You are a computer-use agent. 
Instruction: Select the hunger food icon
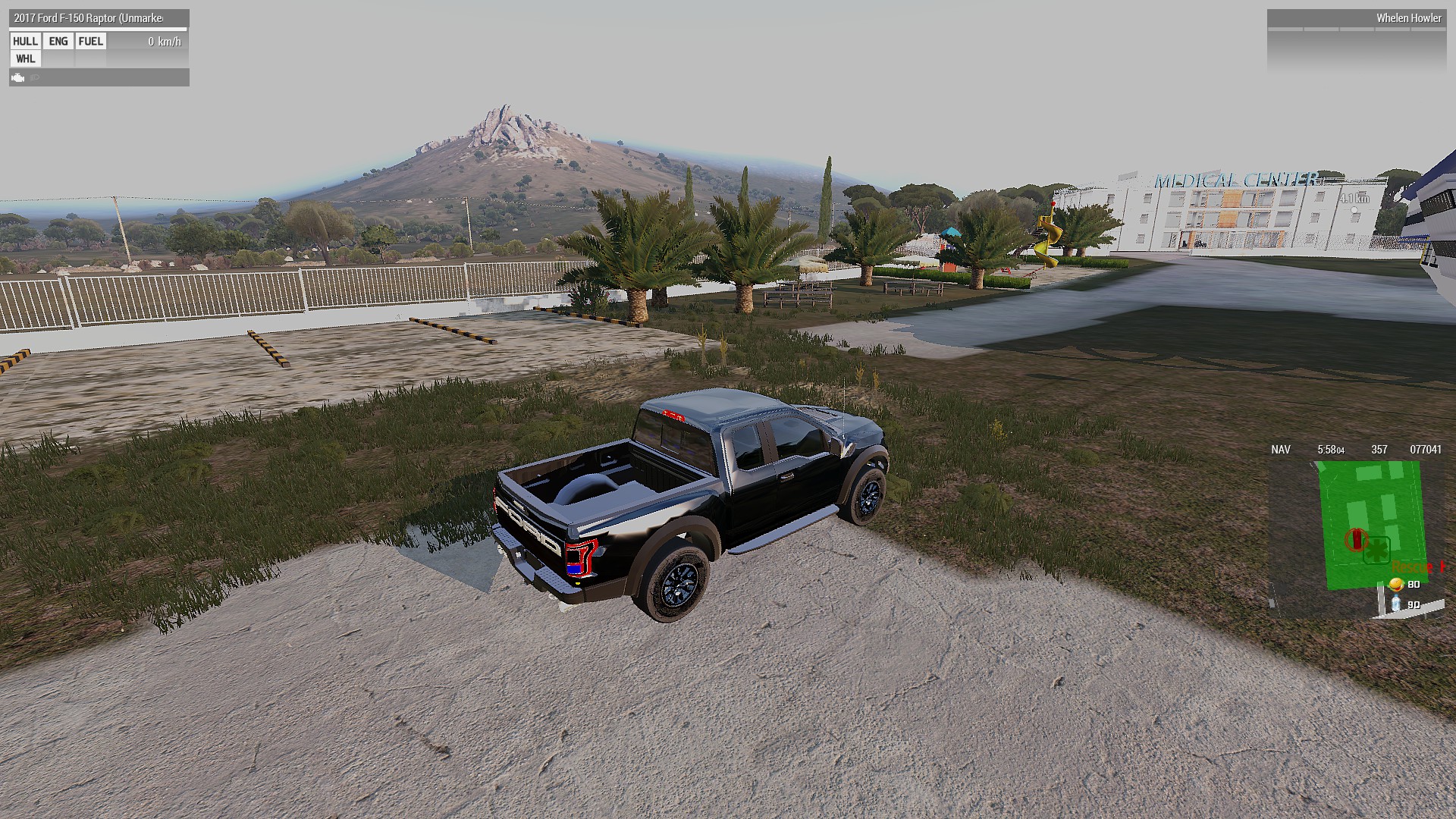1396,584
